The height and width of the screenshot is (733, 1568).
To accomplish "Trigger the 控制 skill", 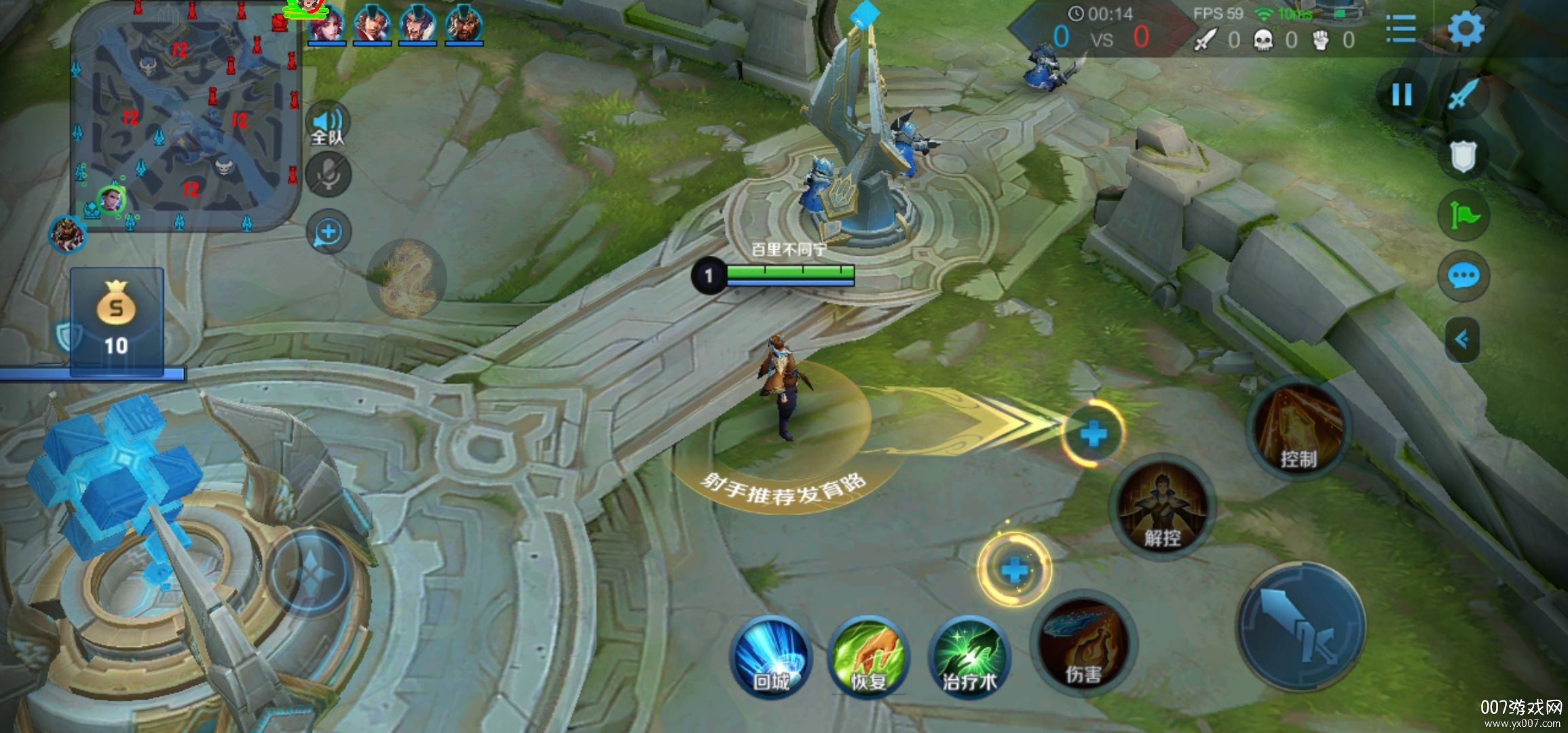I will tap(1299, 428).
